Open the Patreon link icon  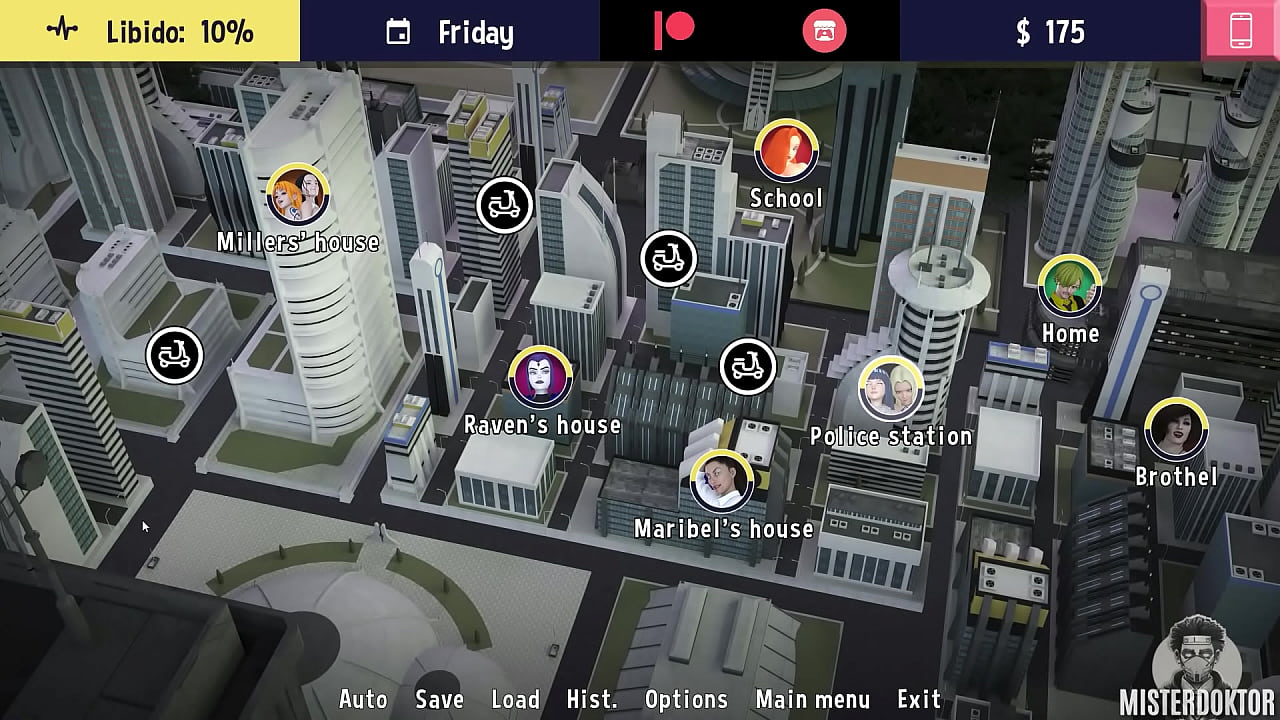pyautogui.click(x=674, y=31)
